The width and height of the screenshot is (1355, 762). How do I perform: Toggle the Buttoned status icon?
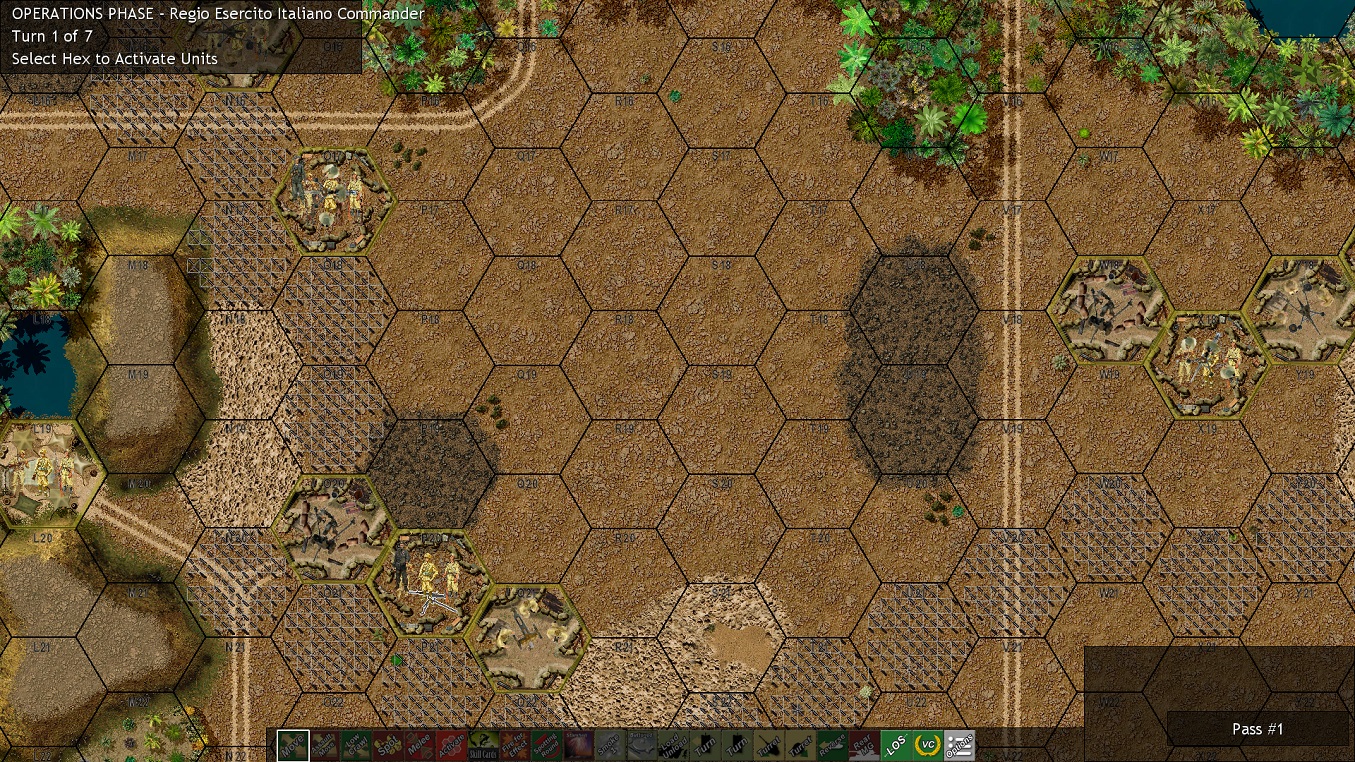coord(644,746)
